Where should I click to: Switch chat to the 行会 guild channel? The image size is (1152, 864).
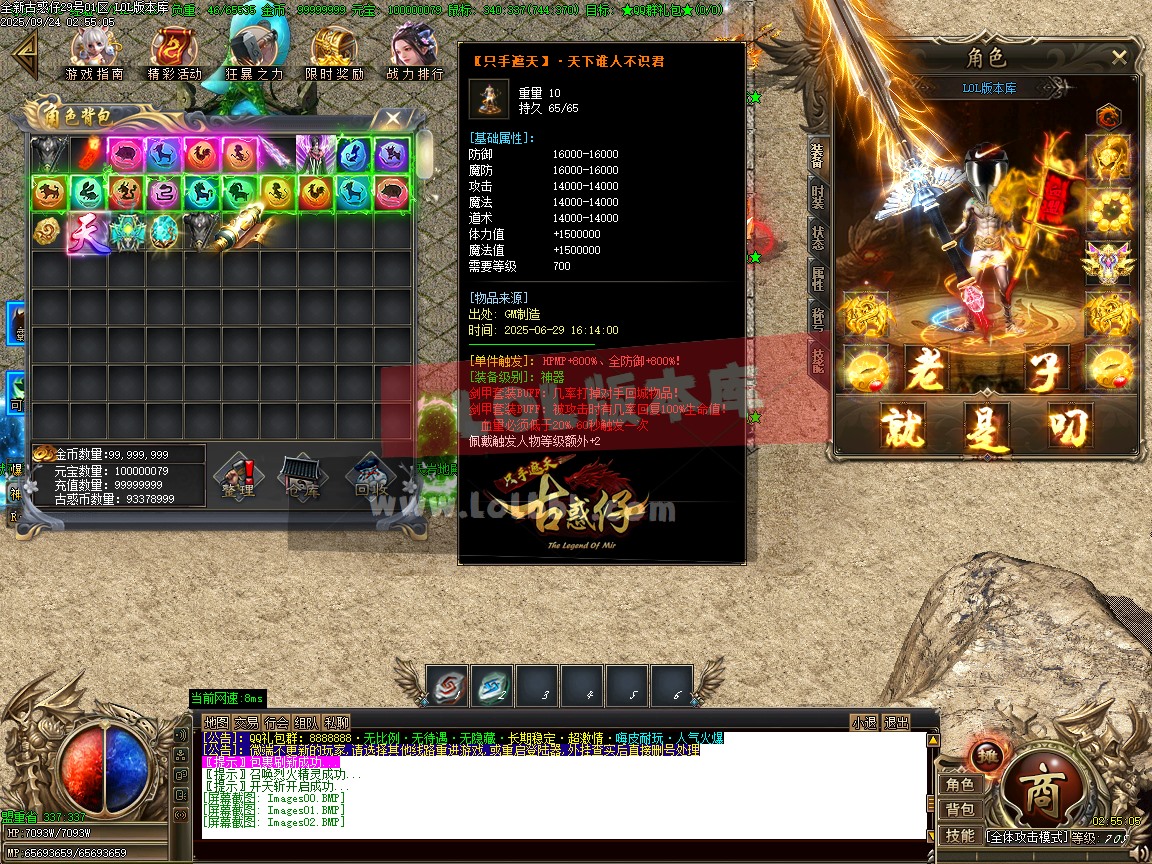tap(277, 722)
